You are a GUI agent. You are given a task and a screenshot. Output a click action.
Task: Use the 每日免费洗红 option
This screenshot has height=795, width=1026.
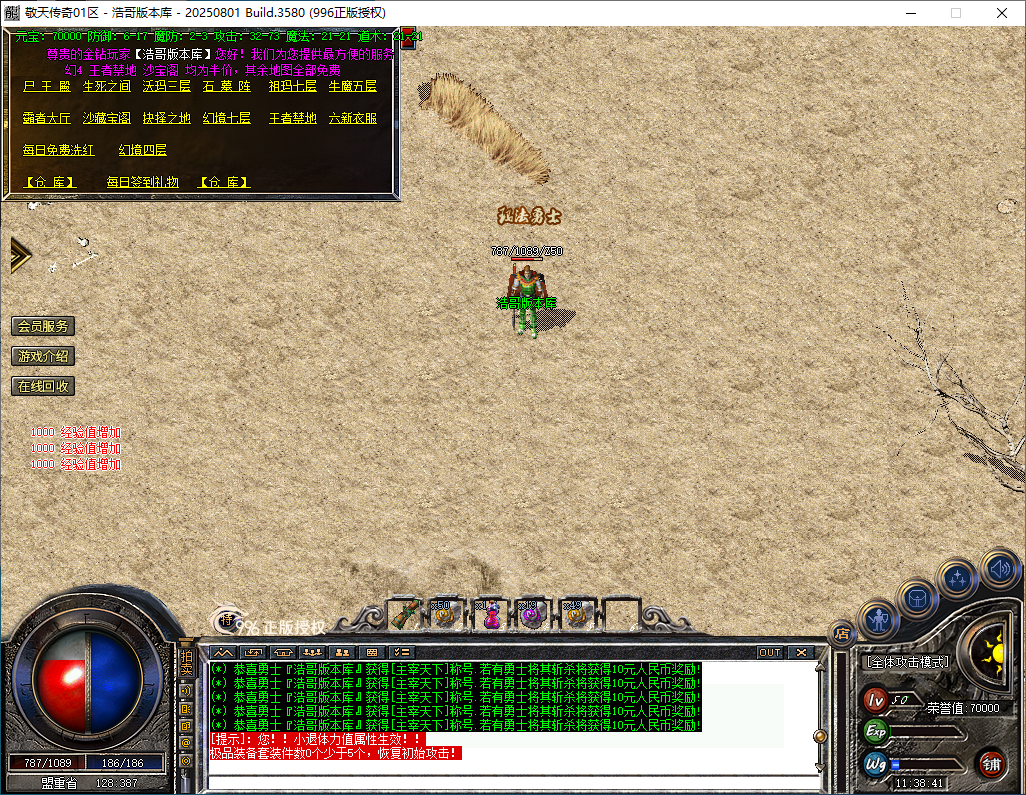(x=58, y=150)
